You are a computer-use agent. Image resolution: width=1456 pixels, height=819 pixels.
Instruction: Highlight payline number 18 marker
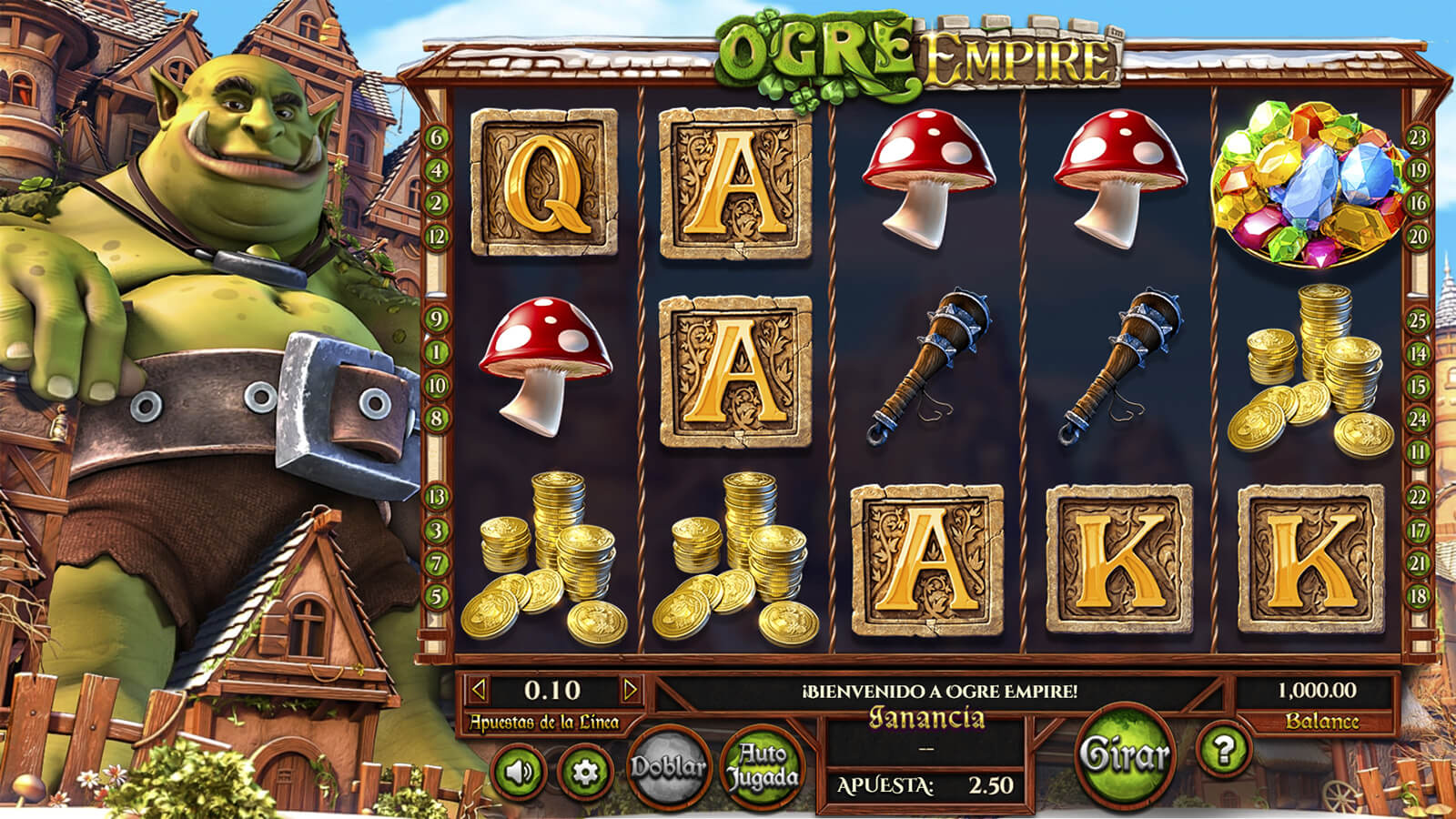1418,597
